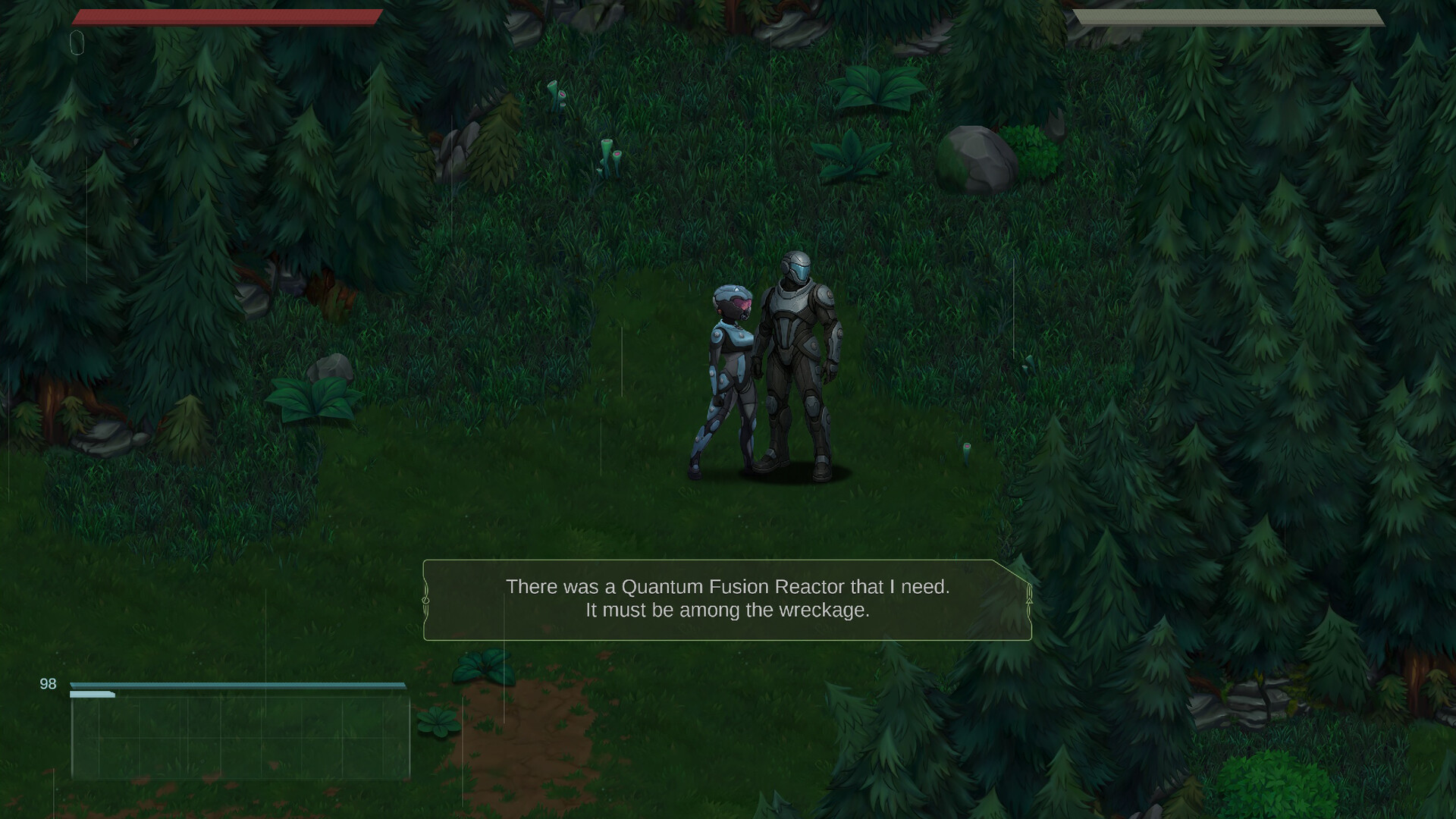Image resolution: width=1456 pixels, height=819 pixels.
Task: Click the large grey boulder beside the bush
Action: (x=977, y=159)
